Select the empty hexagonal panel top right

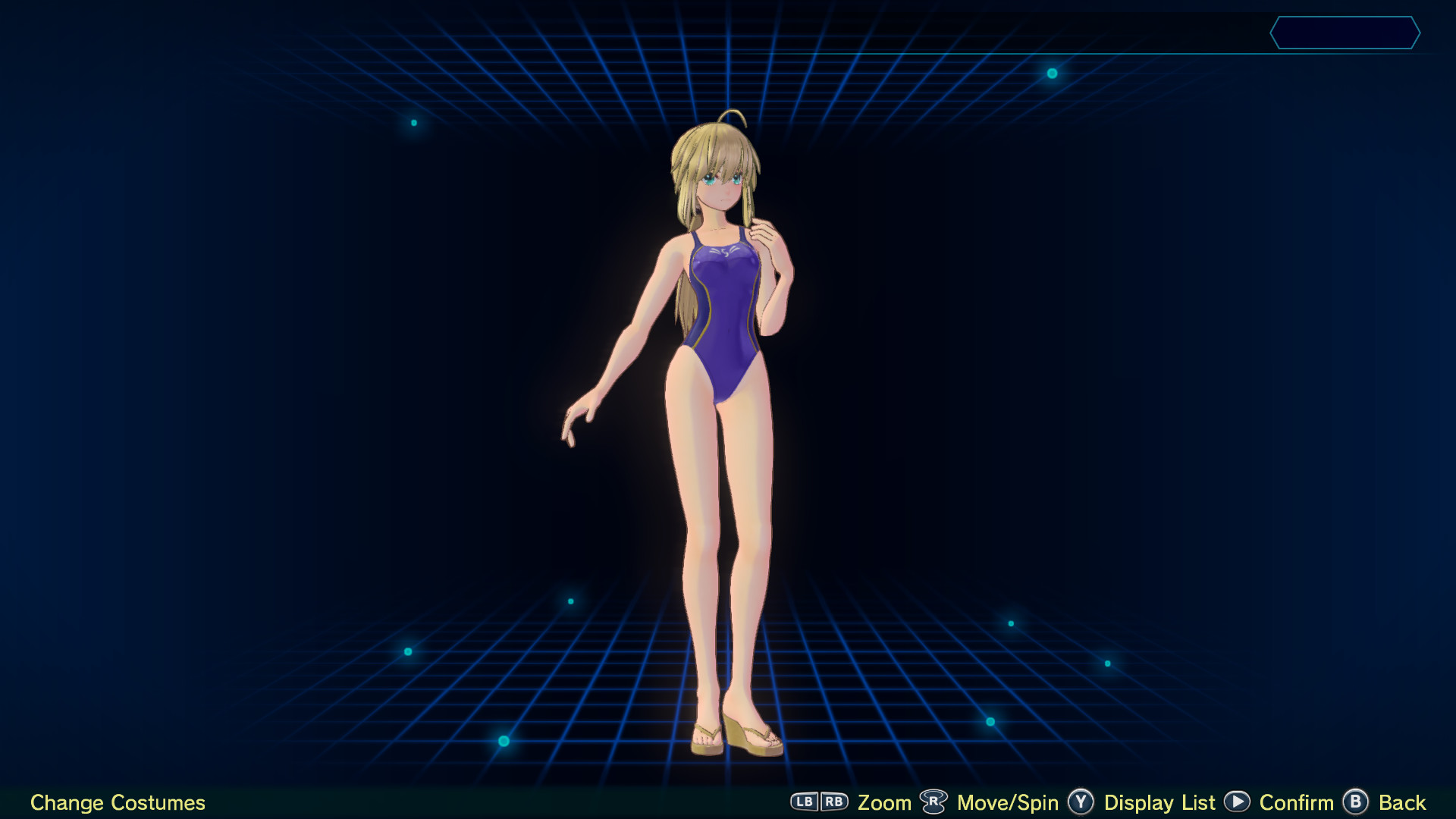(1346, 33)
